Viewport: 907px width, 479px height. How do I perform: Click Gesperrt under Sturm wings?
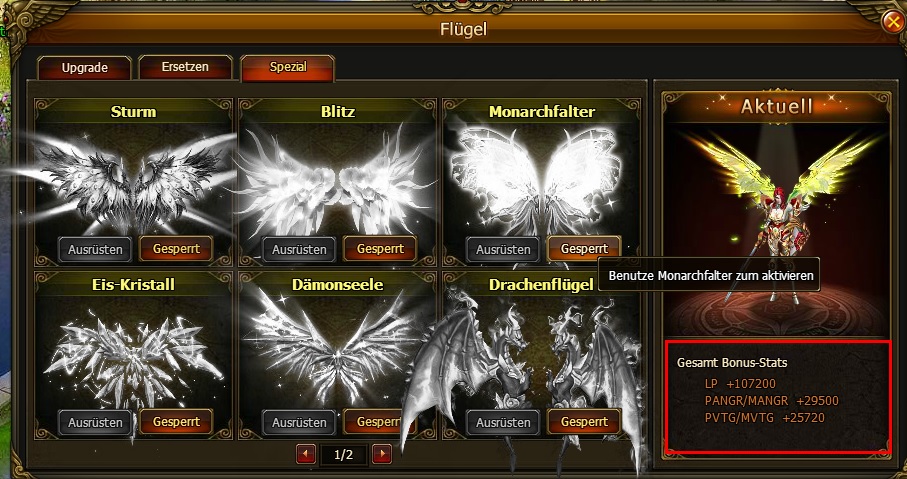point(175,249)
